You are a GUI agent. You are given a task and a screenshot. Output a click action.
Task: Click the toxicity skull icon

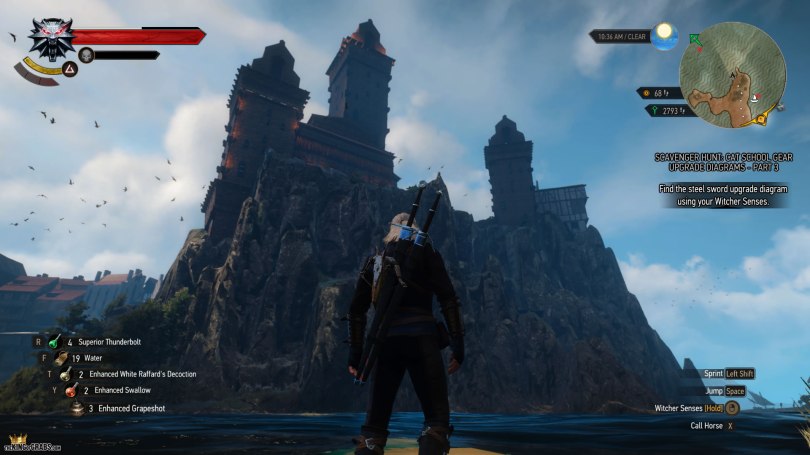point(86,55)
